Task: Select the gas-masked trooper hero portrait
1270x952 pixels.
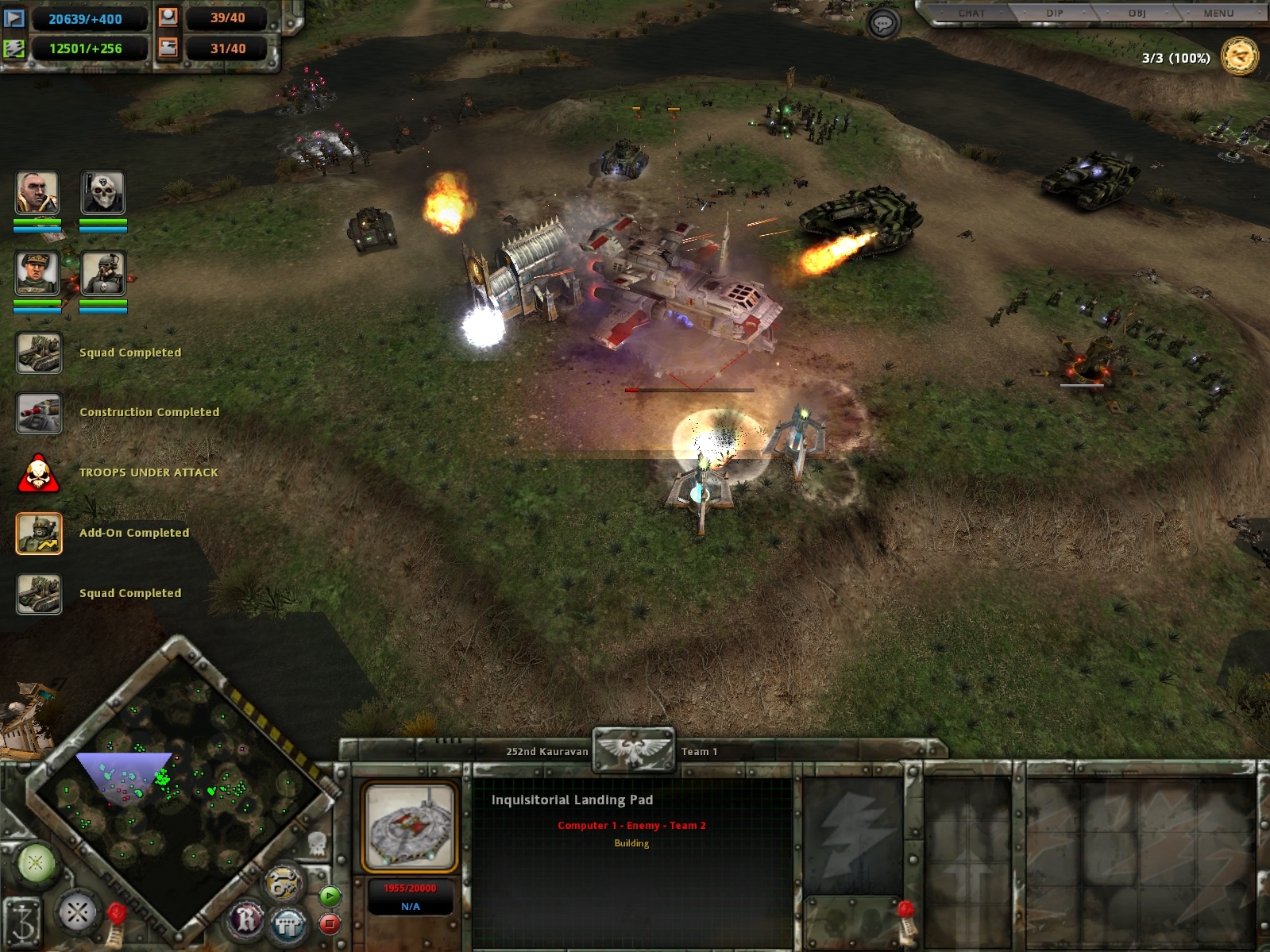Action: 103,273
